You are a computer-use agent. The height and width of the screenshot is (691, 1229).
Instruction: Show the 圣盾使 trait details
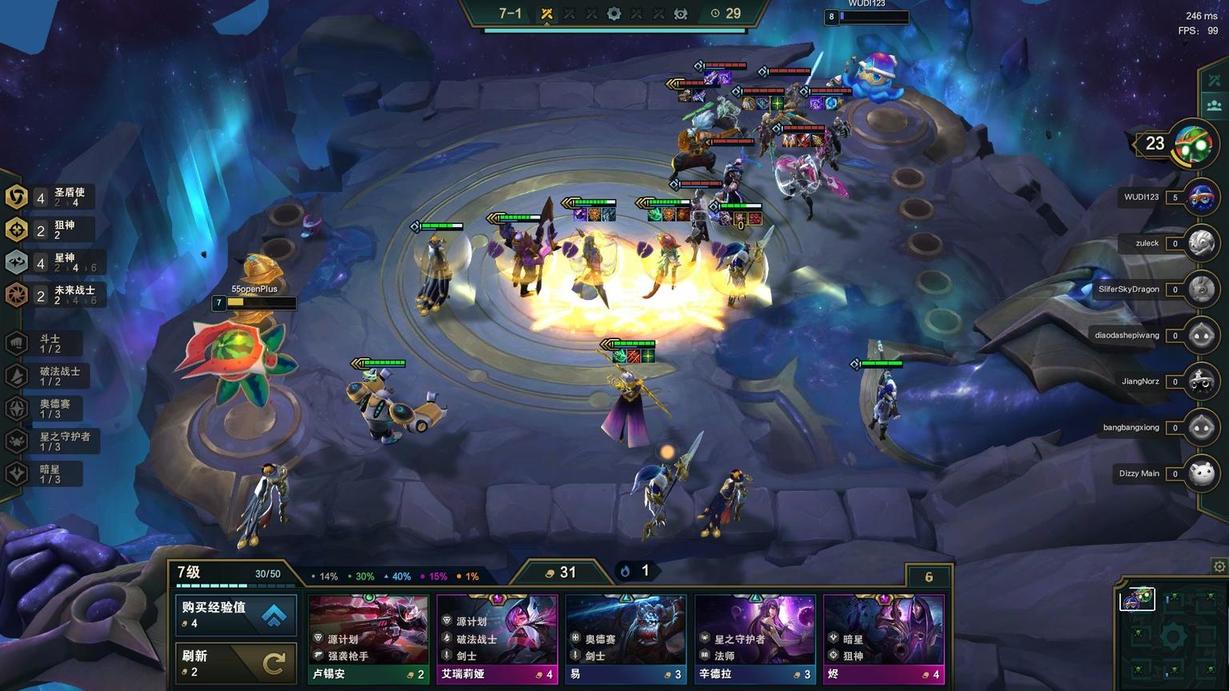(x=52, y=196)
